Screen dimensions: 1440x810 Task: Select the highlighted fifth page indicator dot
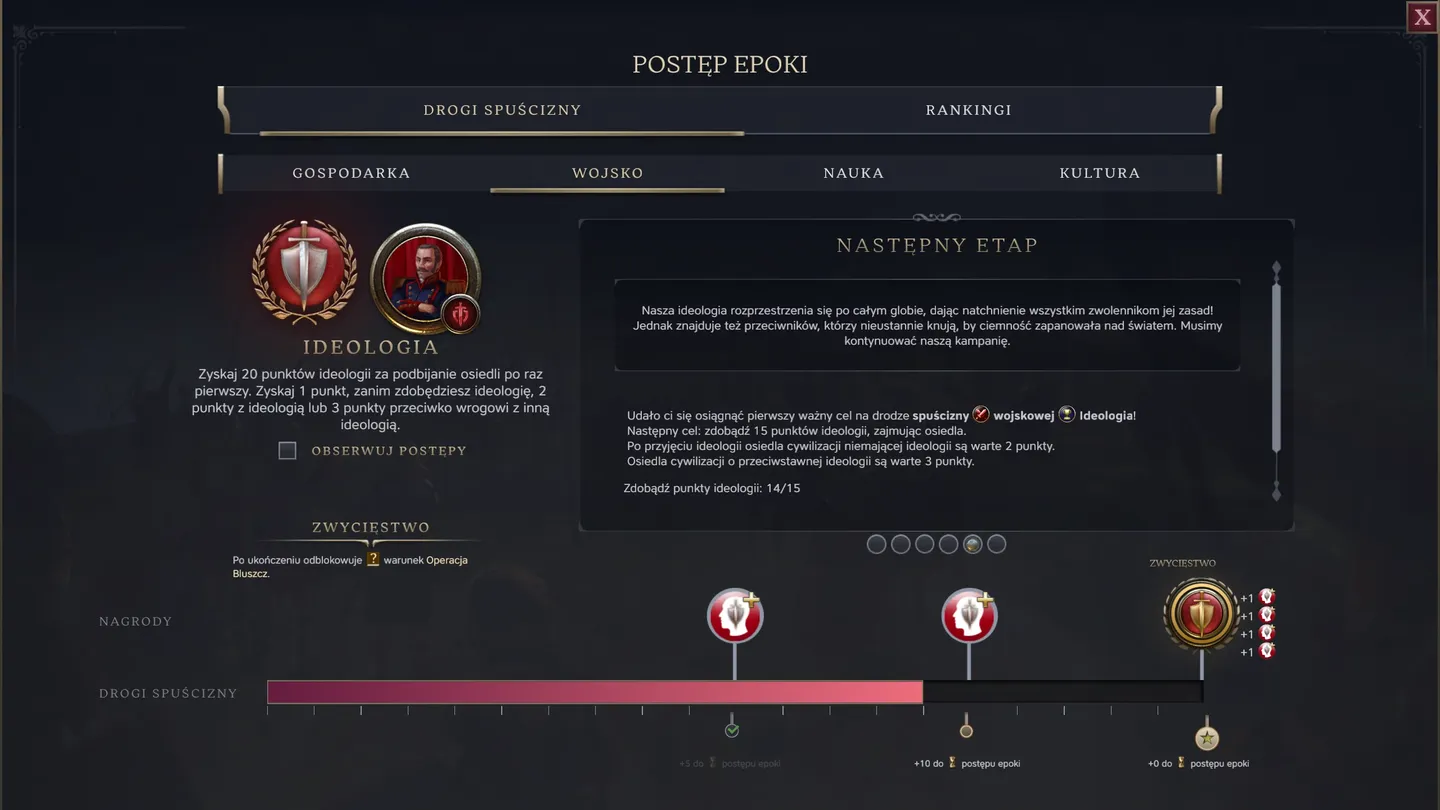tap(972, 543)
